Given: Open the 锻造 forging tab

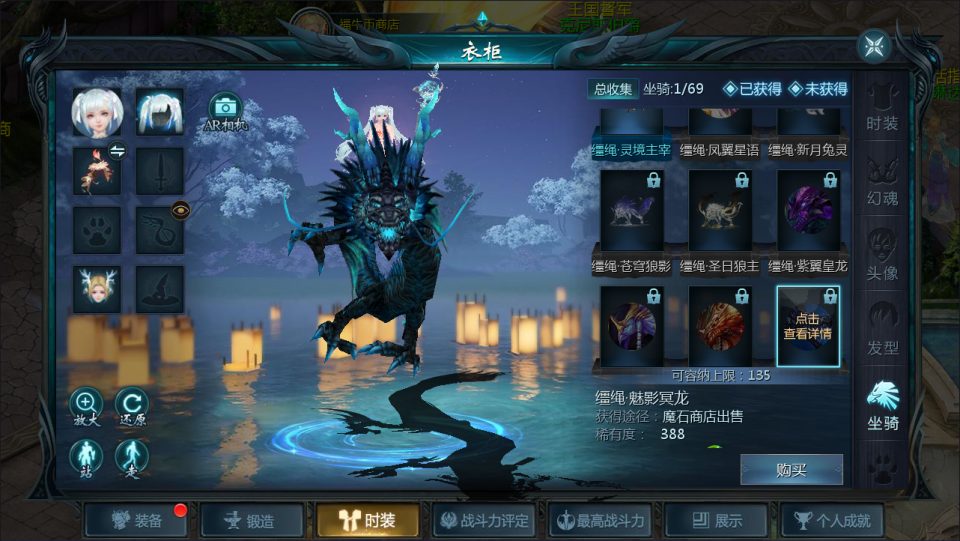Looking at the screenshot, I should pos(251,520).
